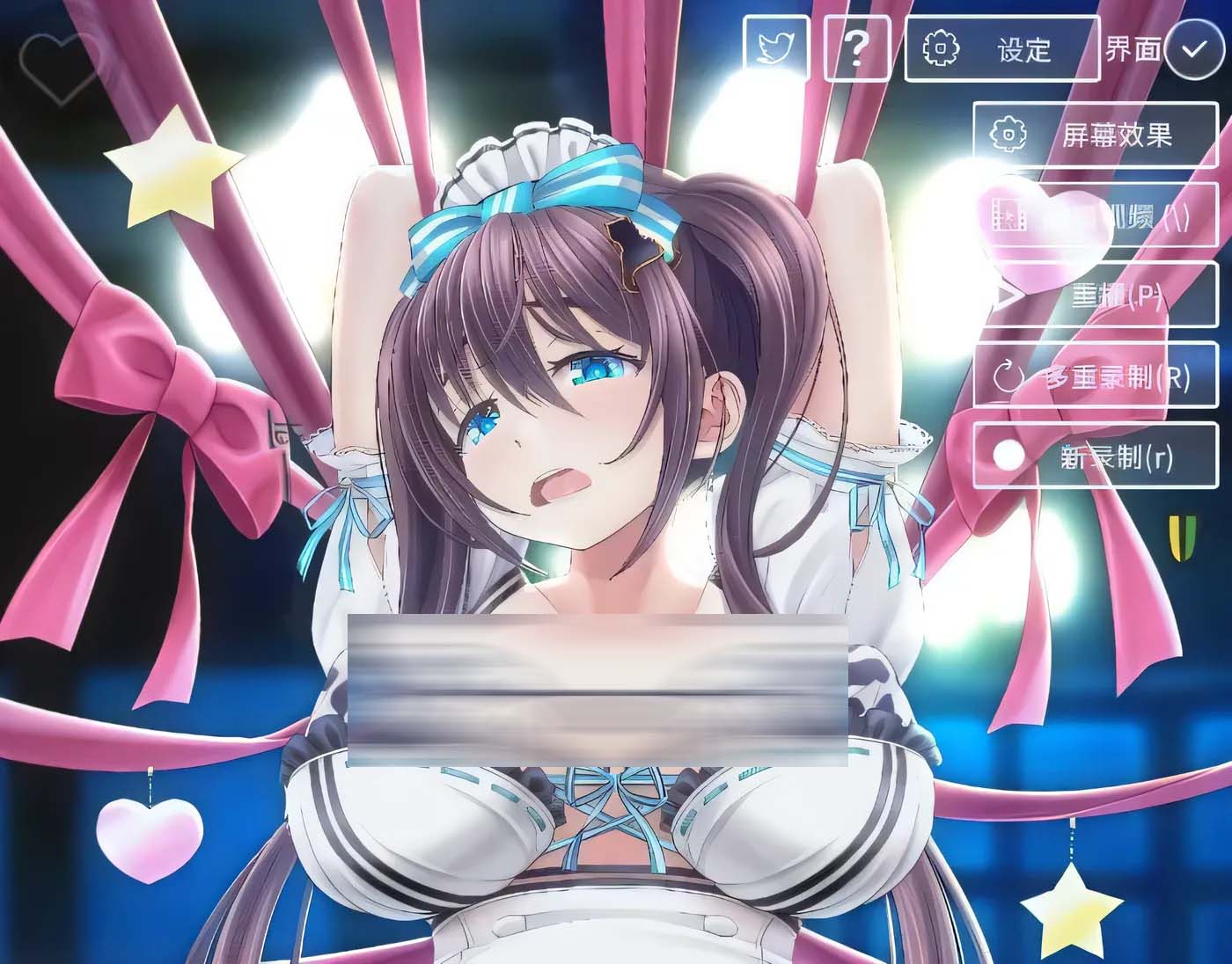This screenshot has height=964, width=1232.
Task: Click the blurred censor bar overlay
Action: pyautogui.click(x=598, y=690)
